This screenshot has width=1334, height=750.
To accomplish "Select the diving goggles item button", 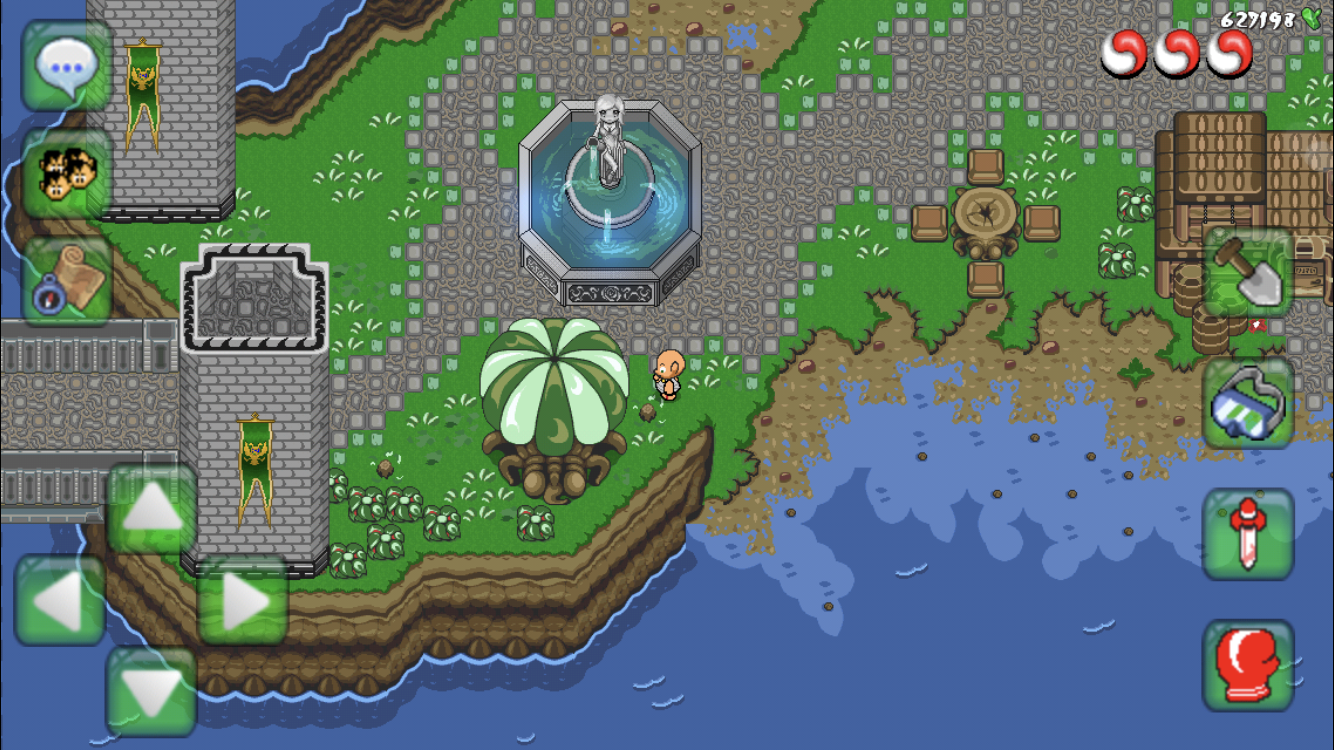I will pos(1248,403).
